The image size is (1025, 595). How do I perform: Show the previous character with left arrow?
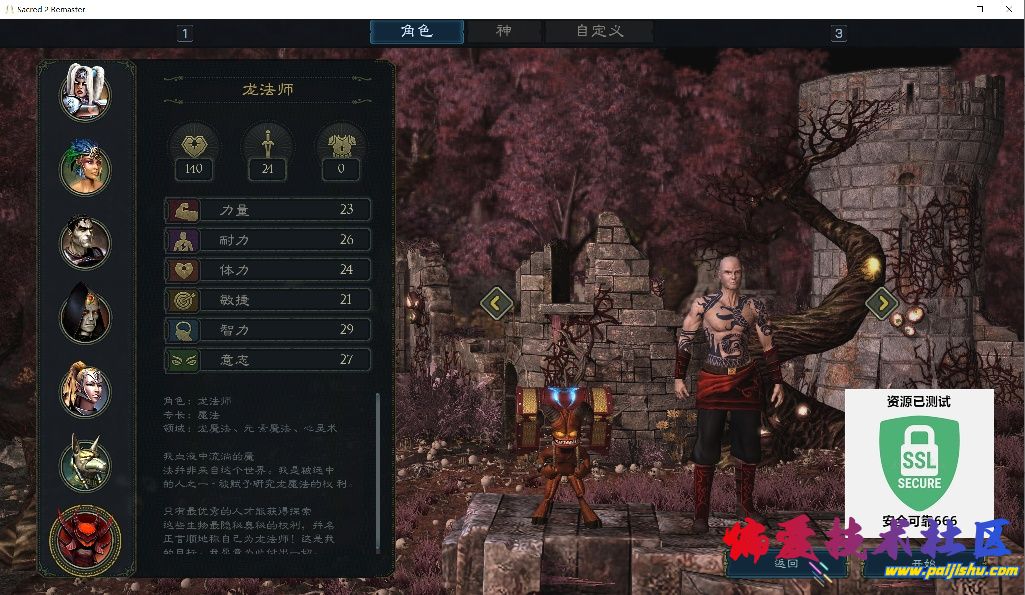tap(496, 302)
